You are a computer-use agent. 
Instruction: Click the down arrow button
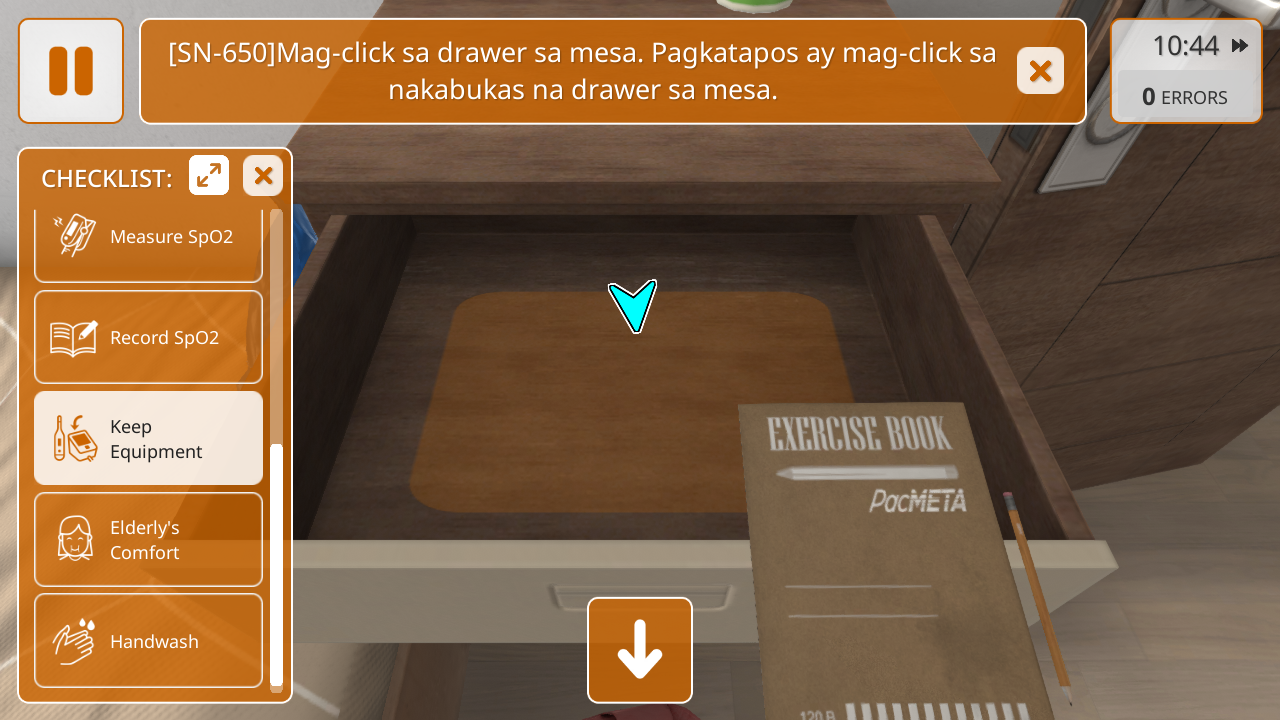click(x=640, y=650)
